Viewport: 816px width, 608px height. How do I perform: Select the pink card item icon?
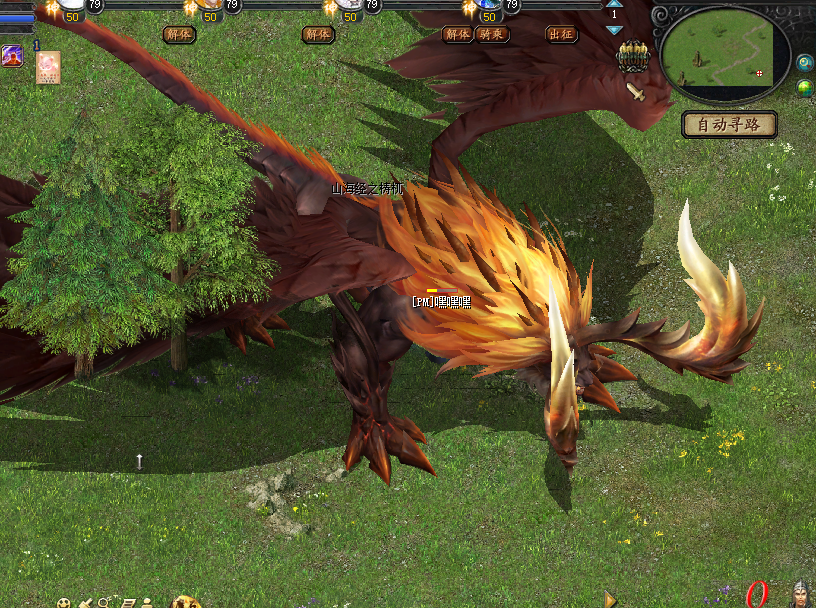[48, 67]
